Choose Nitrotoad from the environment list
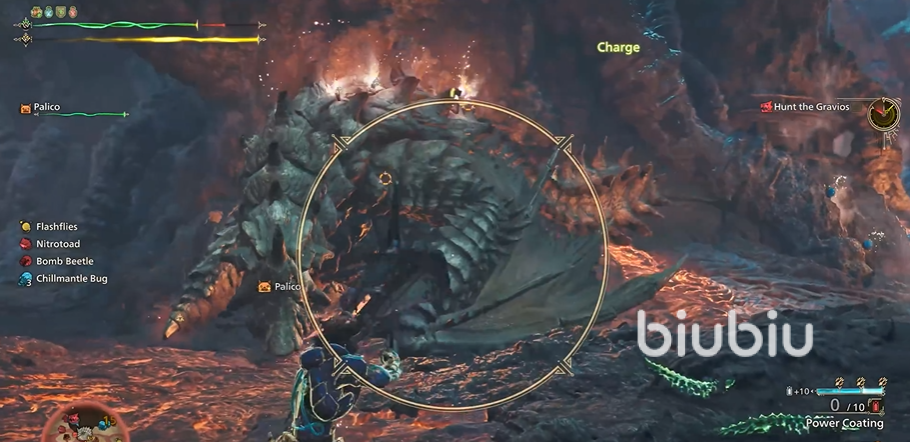Screen dimensions: 910x442 click(57, 244)
